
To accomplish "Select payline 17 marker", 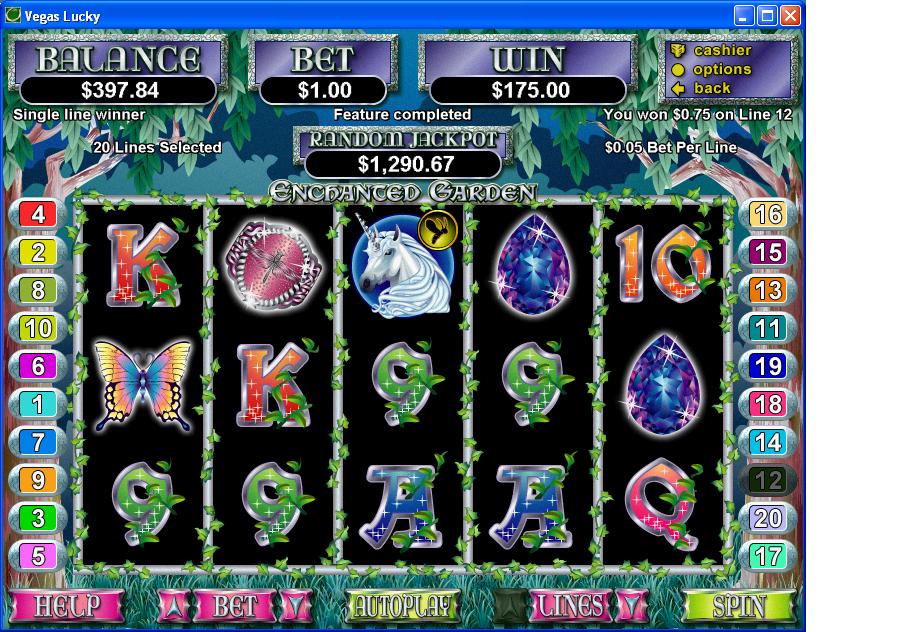I will [767, 555].
